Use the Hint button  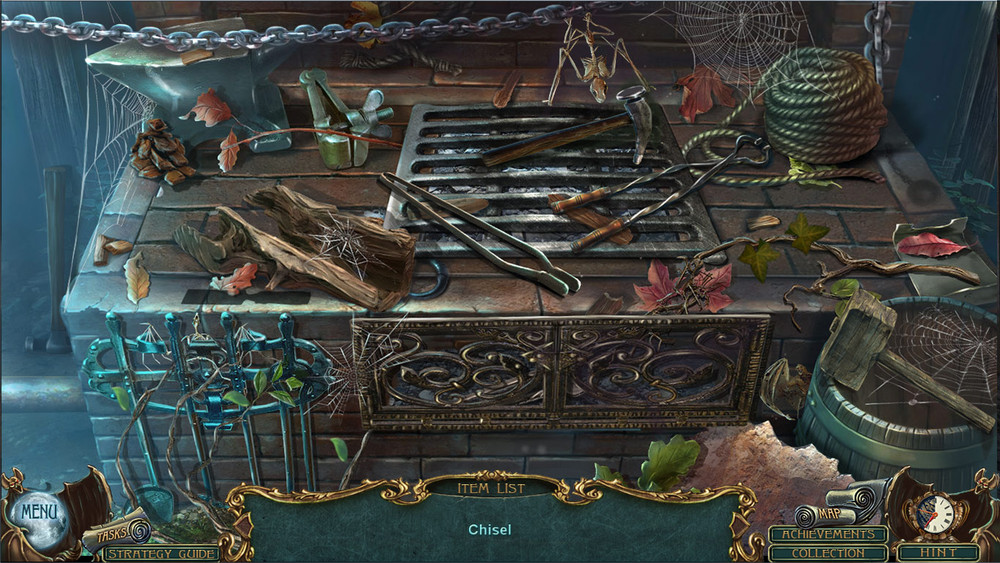937,552
